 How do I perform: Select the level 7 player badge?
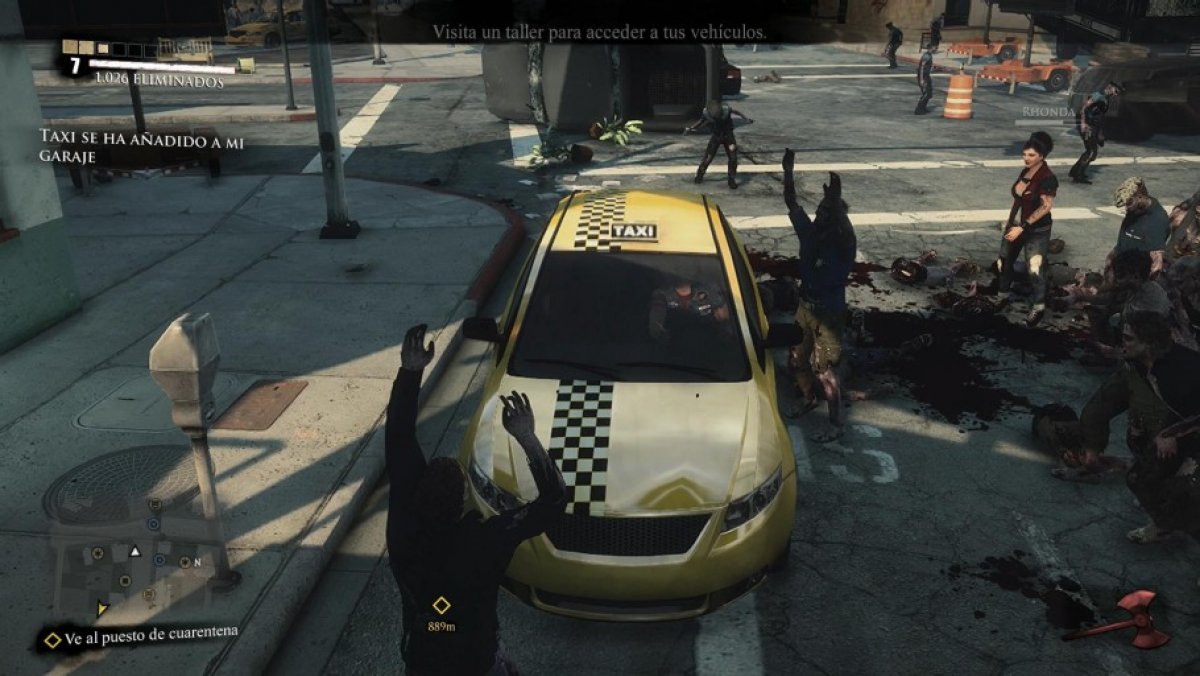[x=75, y=66]
